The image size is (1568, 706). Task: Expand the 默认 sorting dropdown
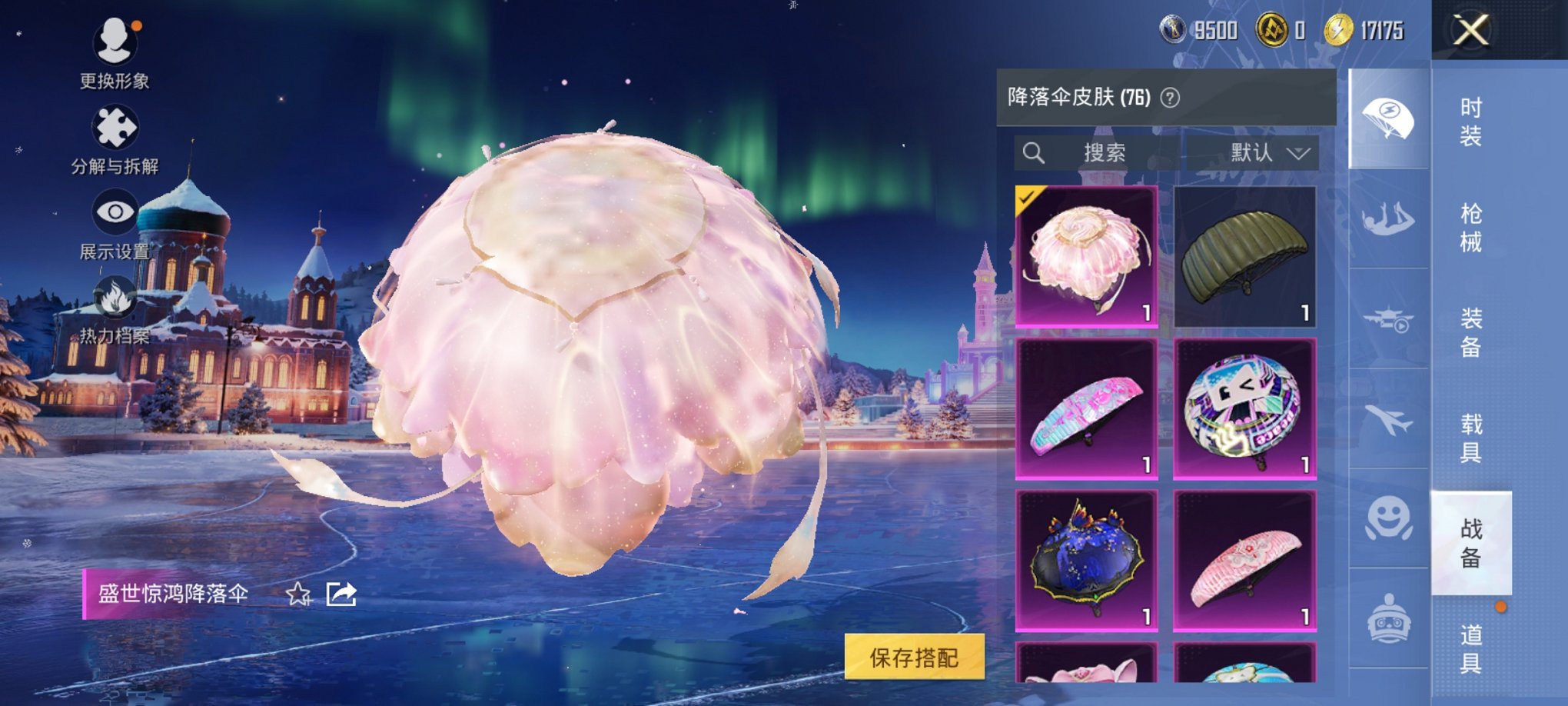pos(1268,152)
